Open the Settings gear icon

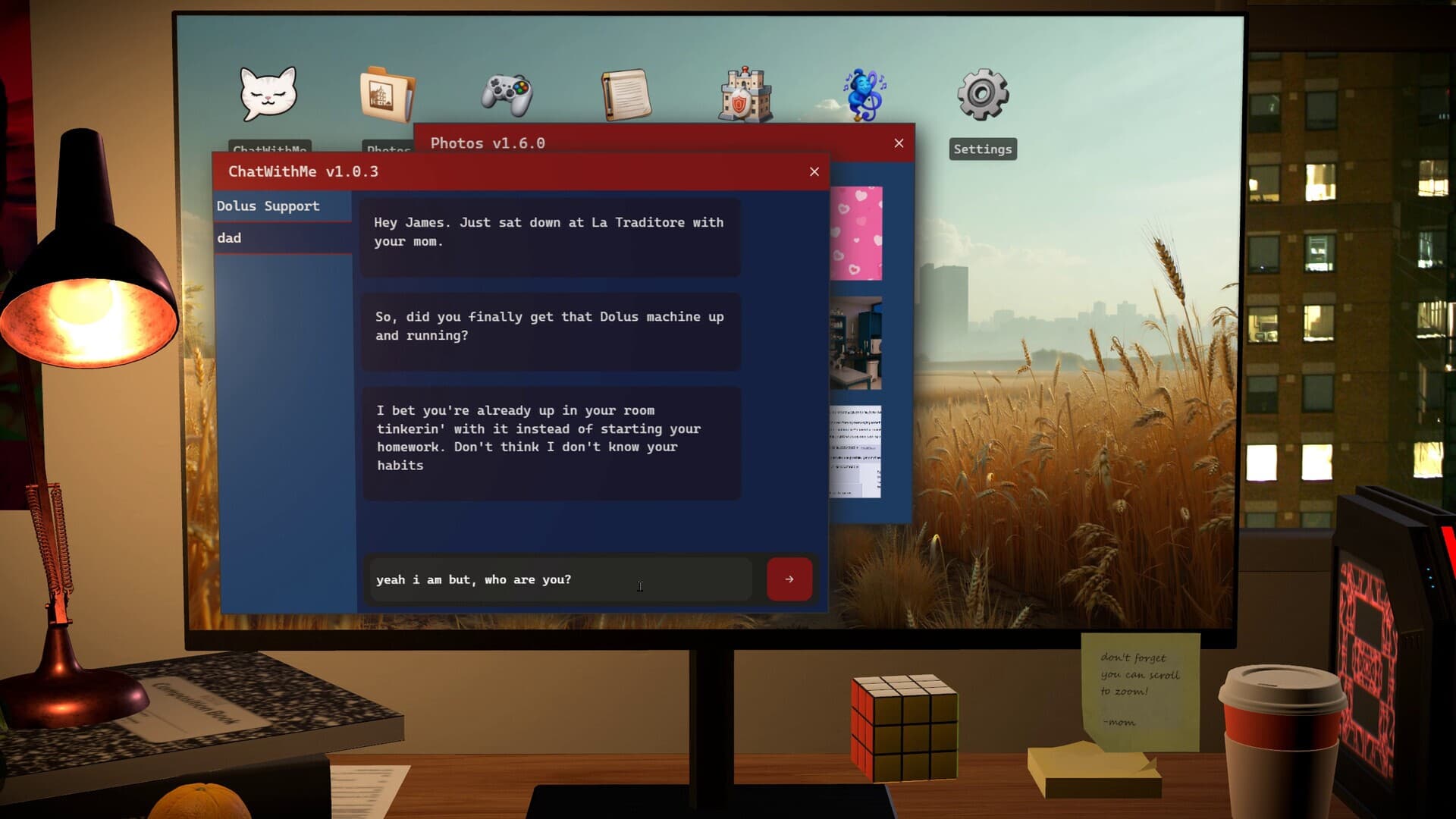(x=982, y=93)
